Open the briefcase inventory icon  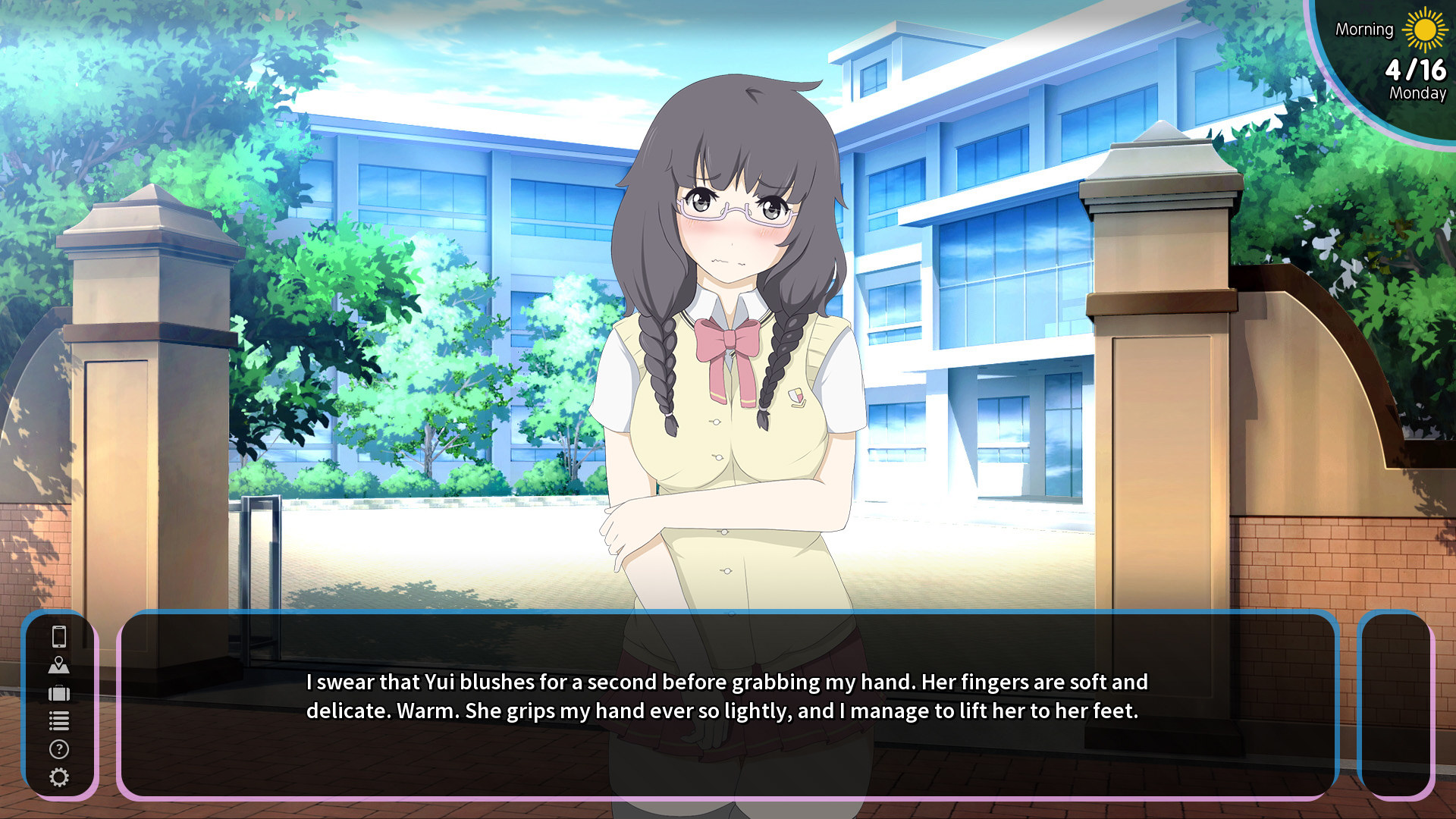coord(59,693)
